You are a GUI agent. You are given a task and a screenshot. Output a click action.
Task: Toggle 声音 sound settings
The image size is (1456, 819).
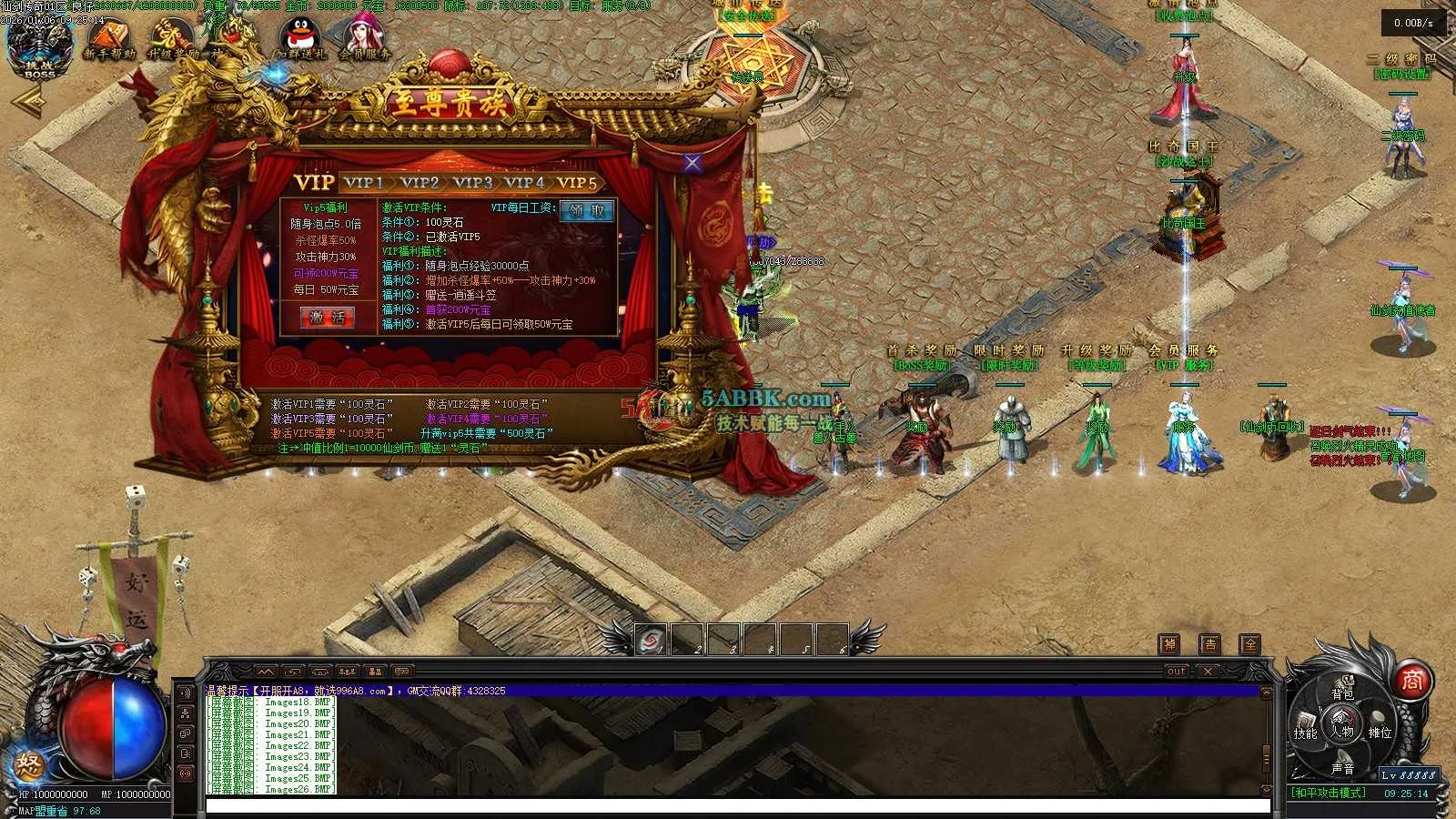1342,768
